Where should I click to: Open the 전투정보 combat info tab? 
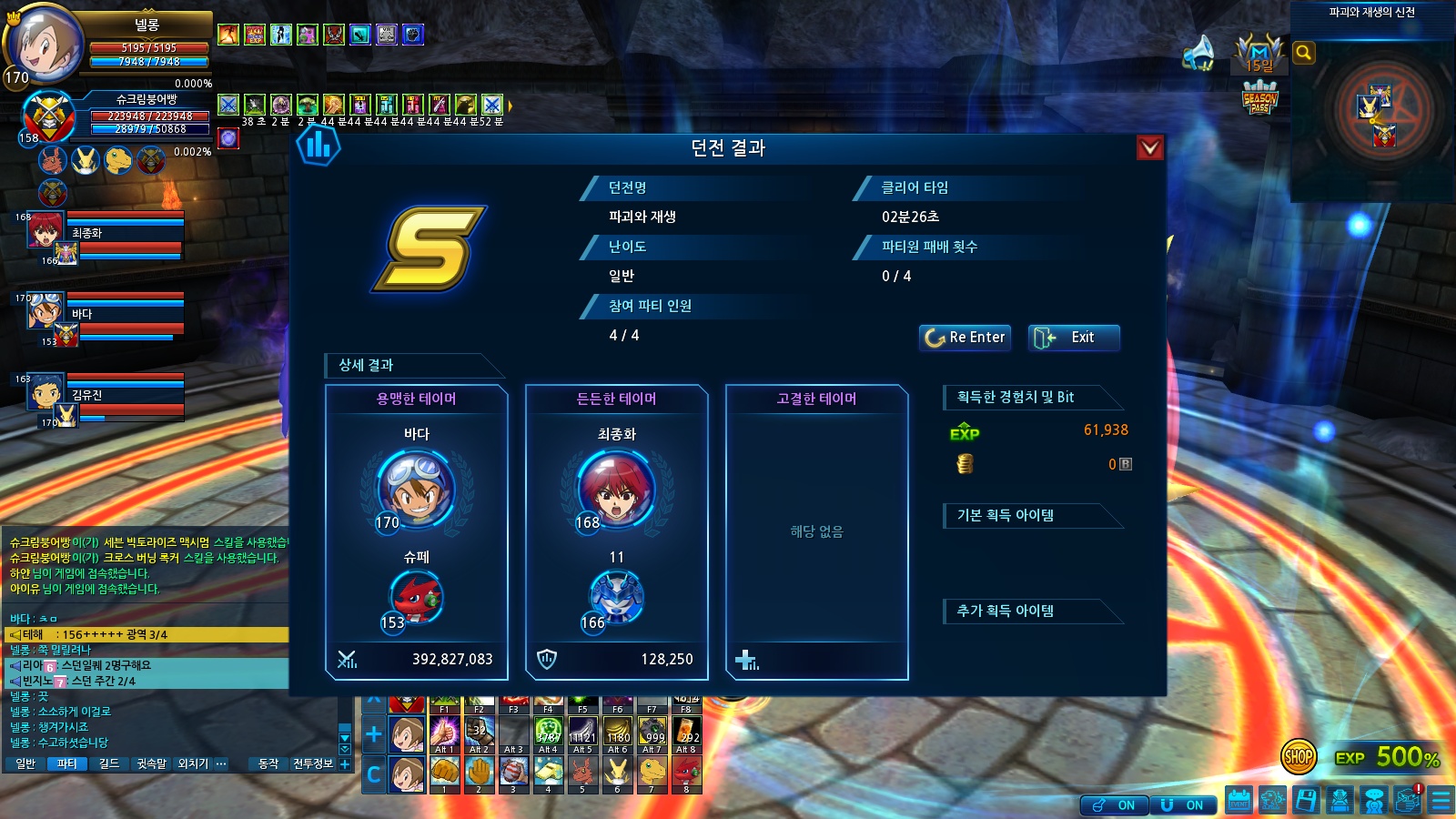click(313, 764)
